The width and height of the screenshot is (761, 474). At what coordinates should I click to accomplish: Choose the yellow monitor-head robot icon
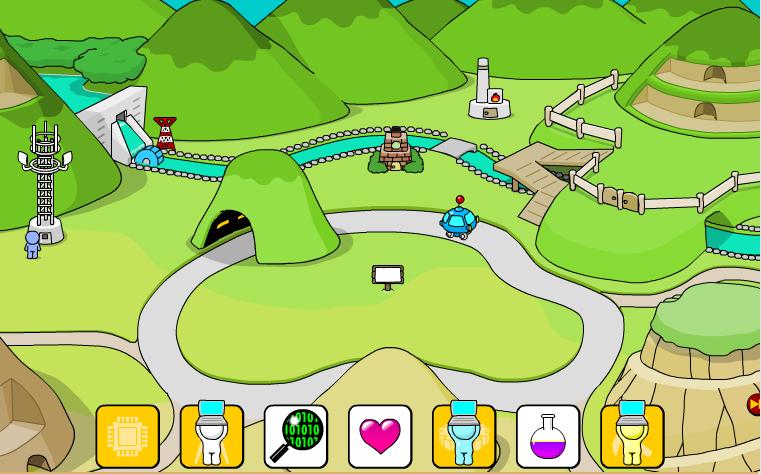click(x=632, y=436)
